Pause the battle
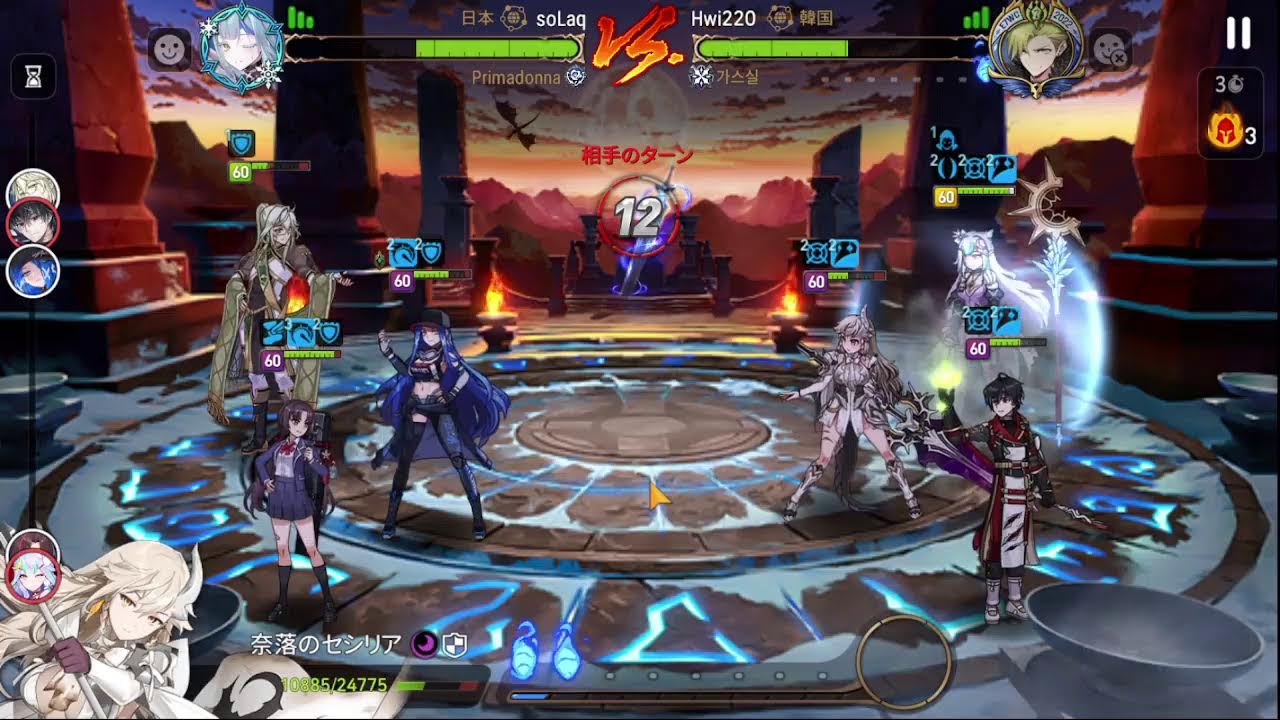Image resolution: width=1280 pixels, height=720 pixels. [x=1238, y=34]
